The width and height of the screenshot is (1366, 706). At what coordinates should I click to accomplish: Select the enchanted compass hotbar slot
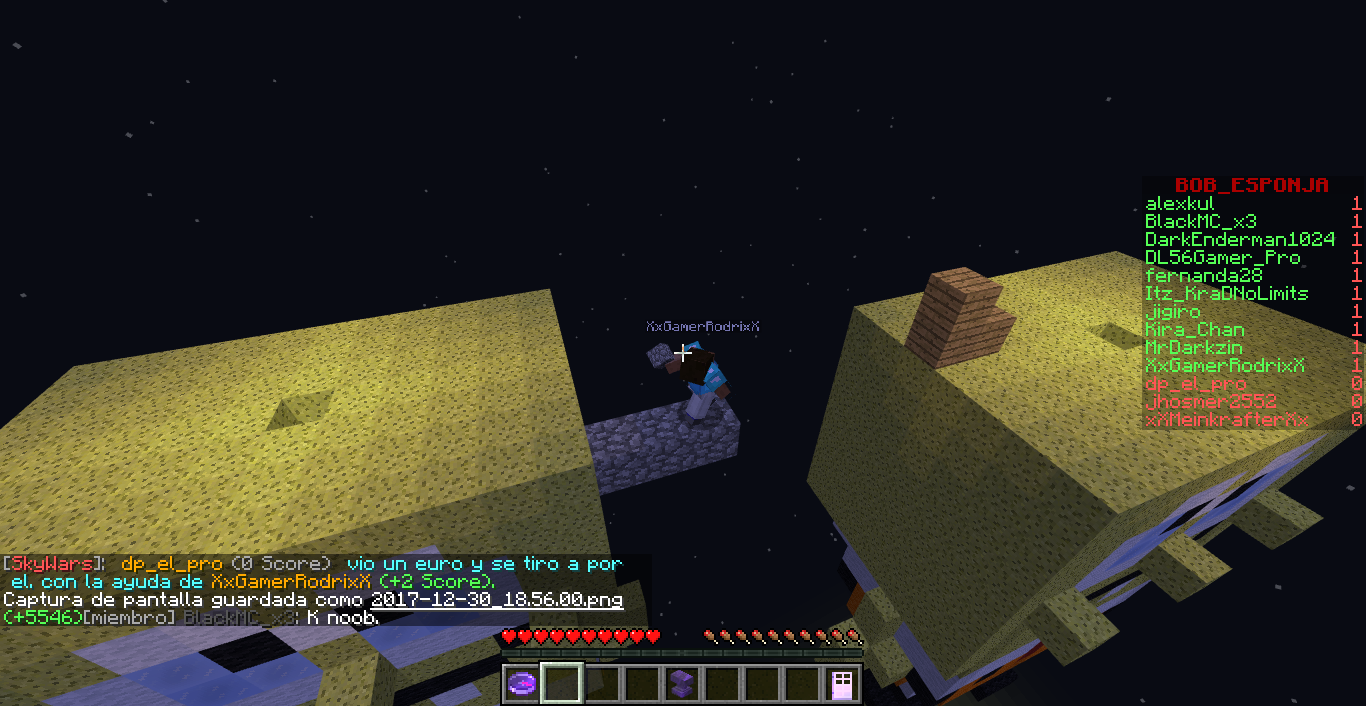coord(522,684)
